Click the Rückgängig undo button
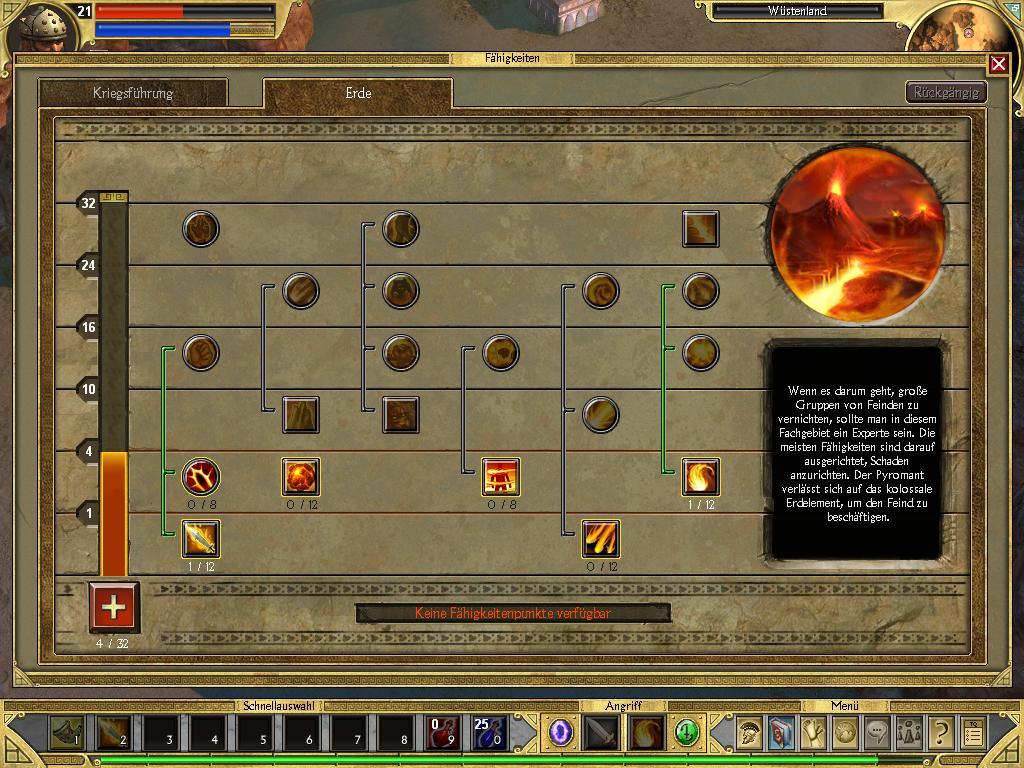Viewport: 1024px width, 768px height. coord(946,92)
